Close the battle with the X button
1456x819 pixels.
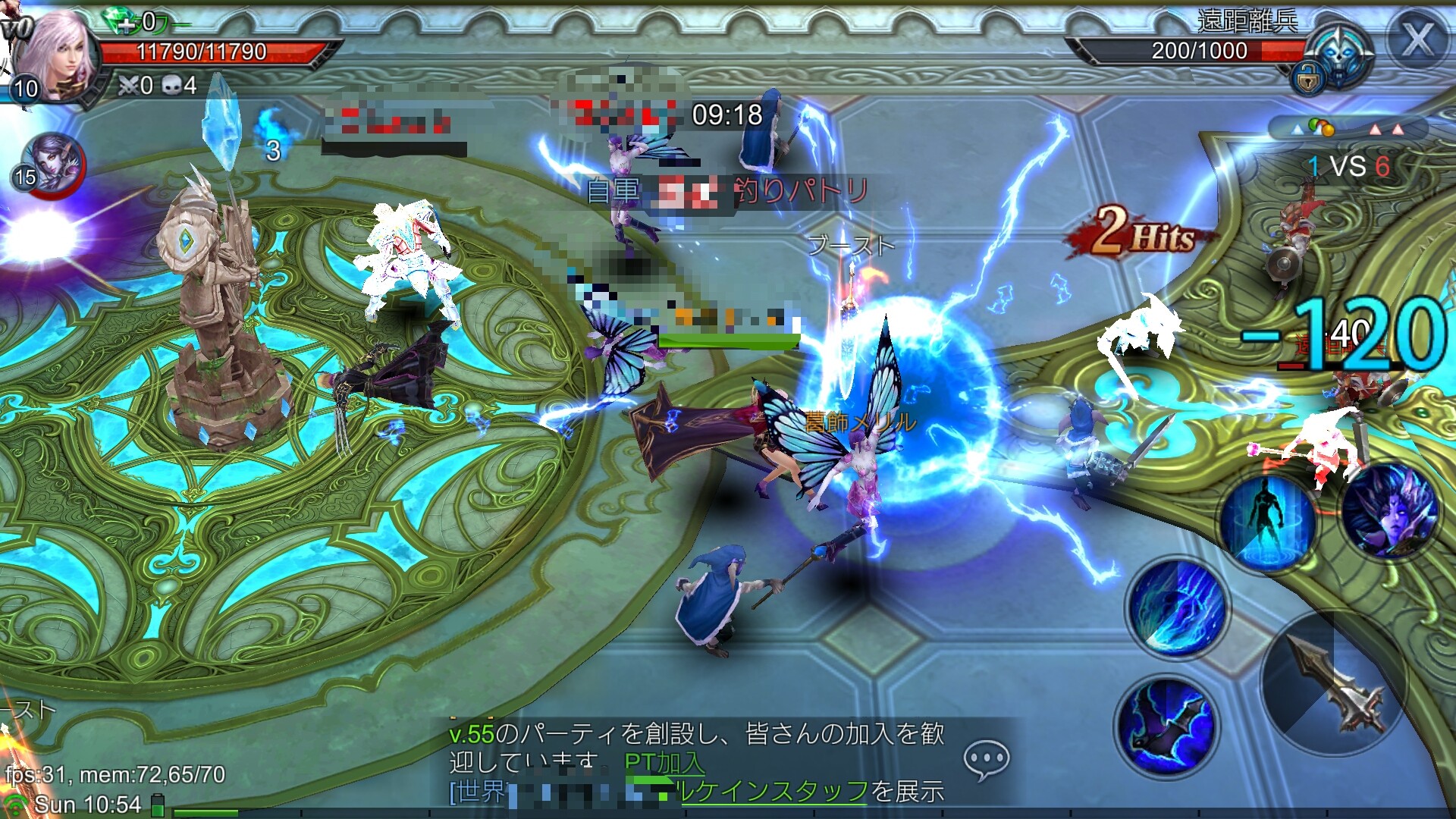click(1416, 39)
